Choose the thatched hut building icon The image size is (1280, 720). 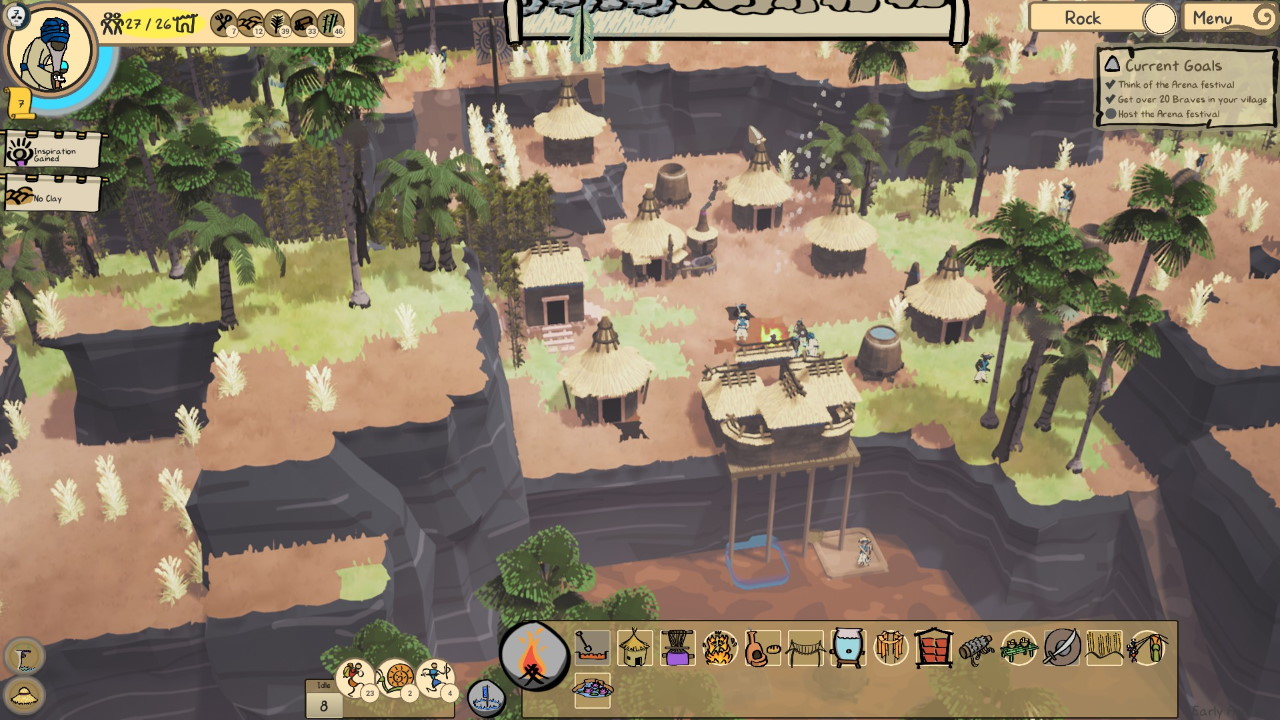[x=635, y=648]
